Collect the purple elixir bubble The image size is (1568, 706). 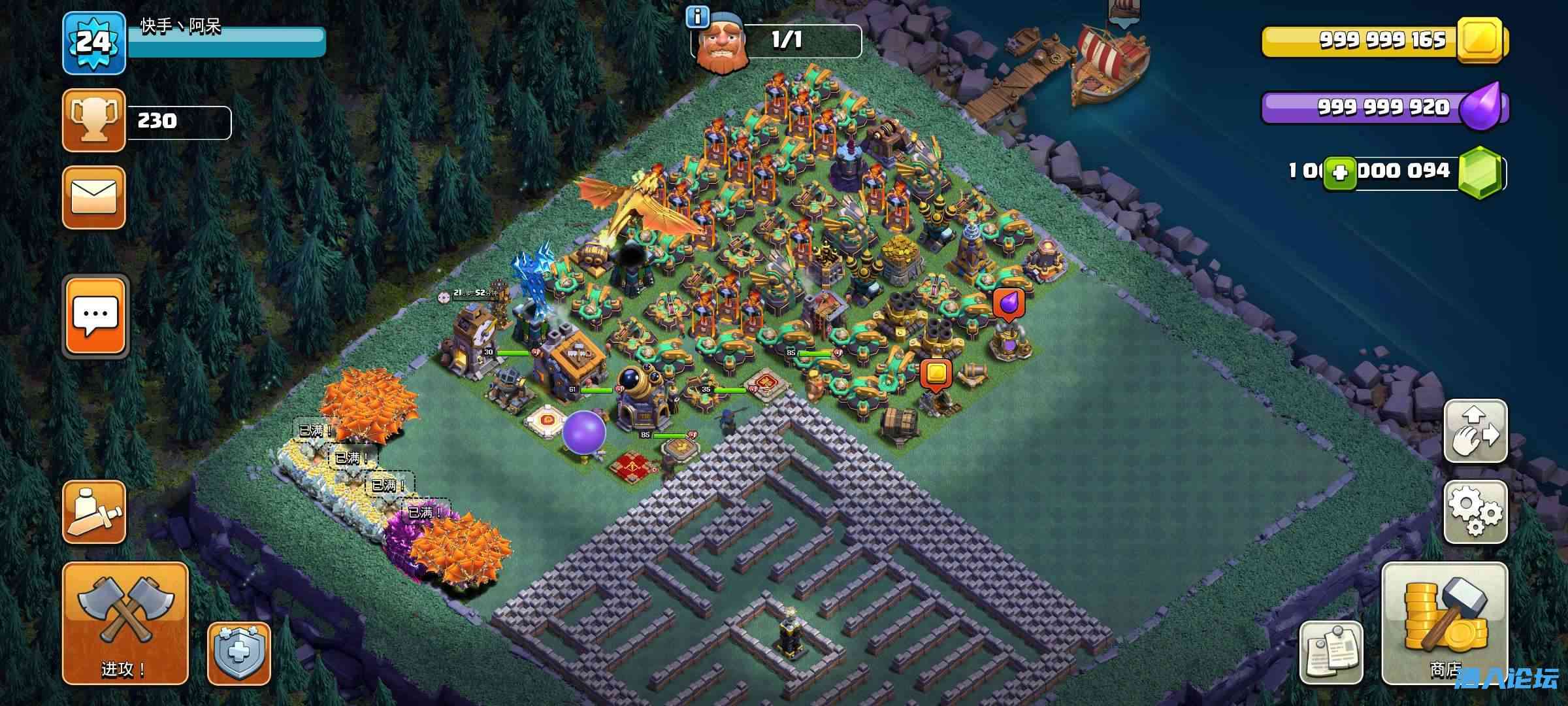[x=1008, y=304]
